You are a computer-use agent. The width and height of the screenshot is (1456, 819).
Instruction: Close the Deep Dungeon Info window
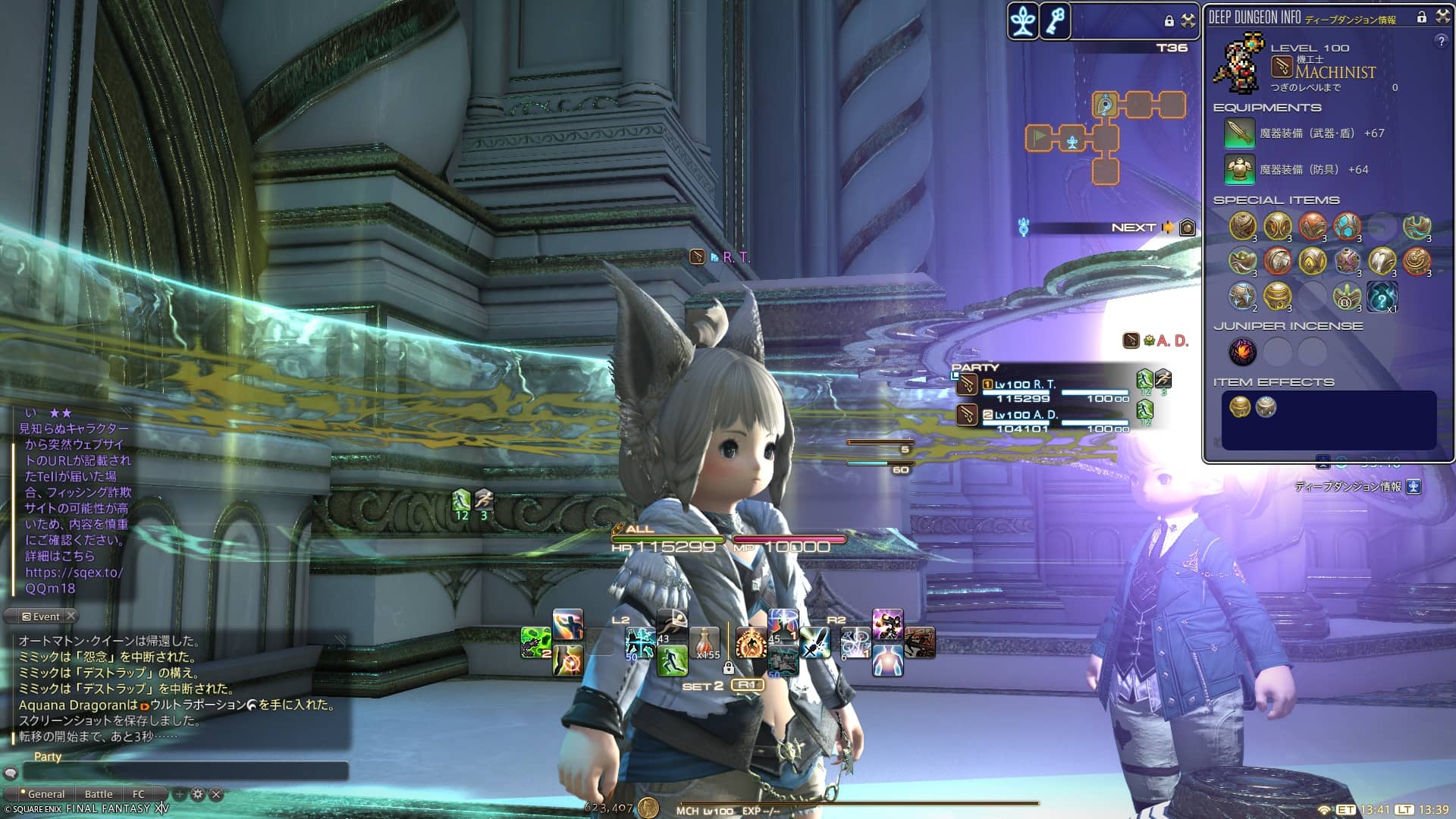coord(1443,17)
